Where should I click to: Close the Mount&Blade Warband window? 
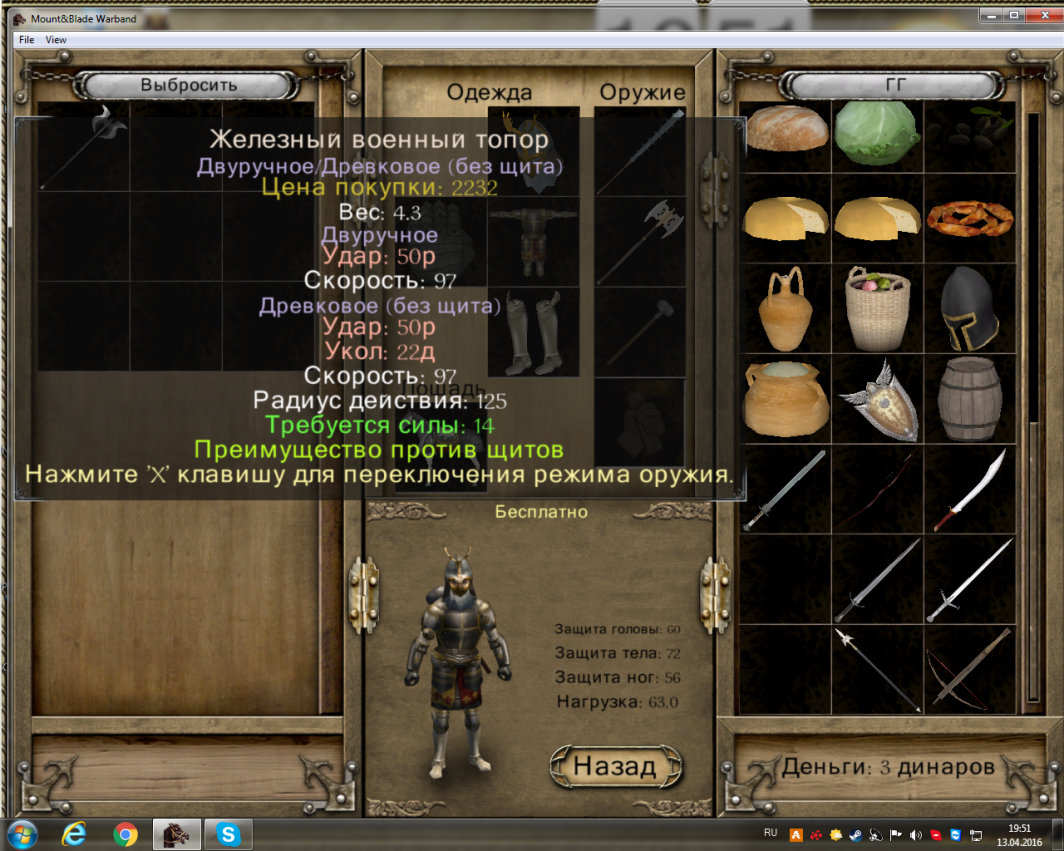[1042, 15]
